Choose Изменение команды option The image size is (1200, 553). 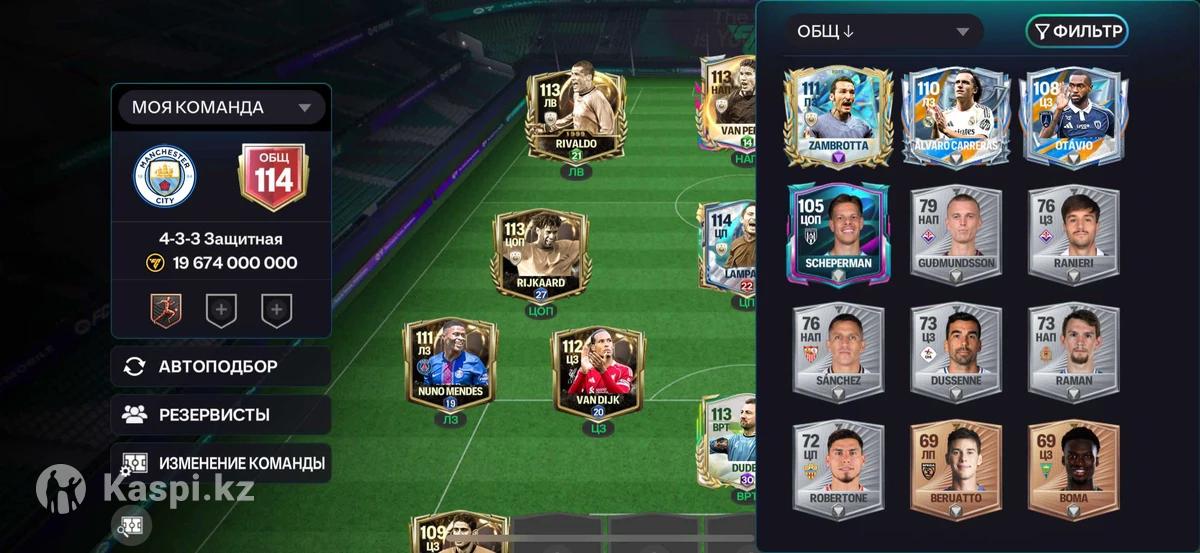220,463
